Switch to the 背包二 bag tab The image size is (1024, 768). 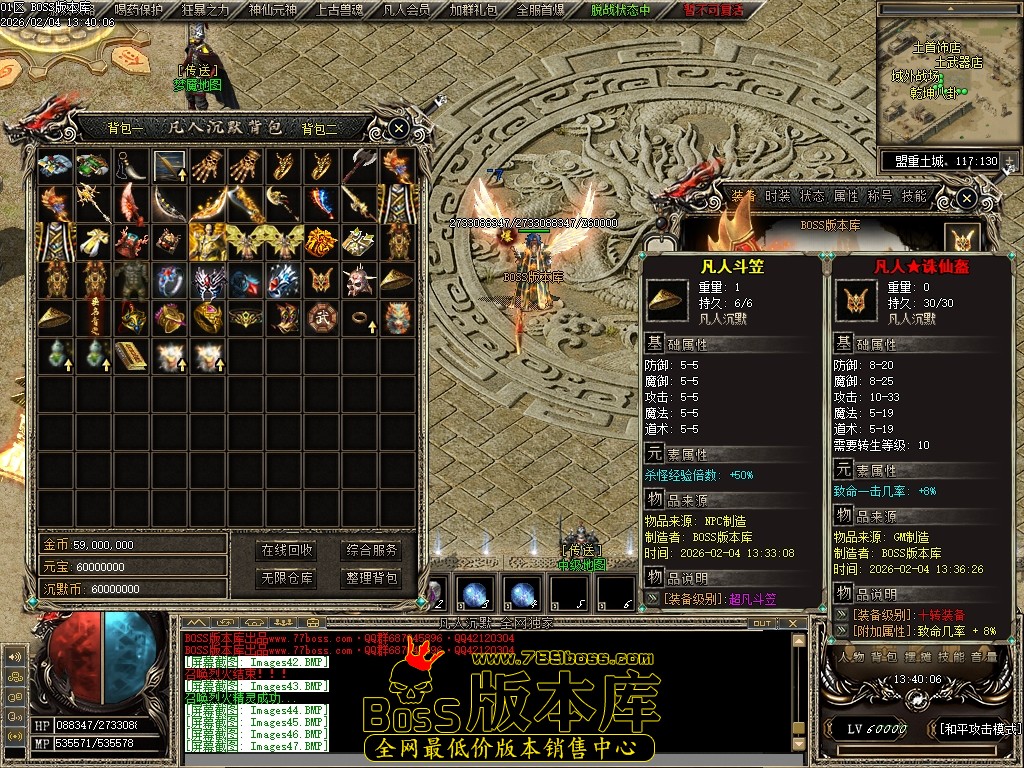pos(320,128)
